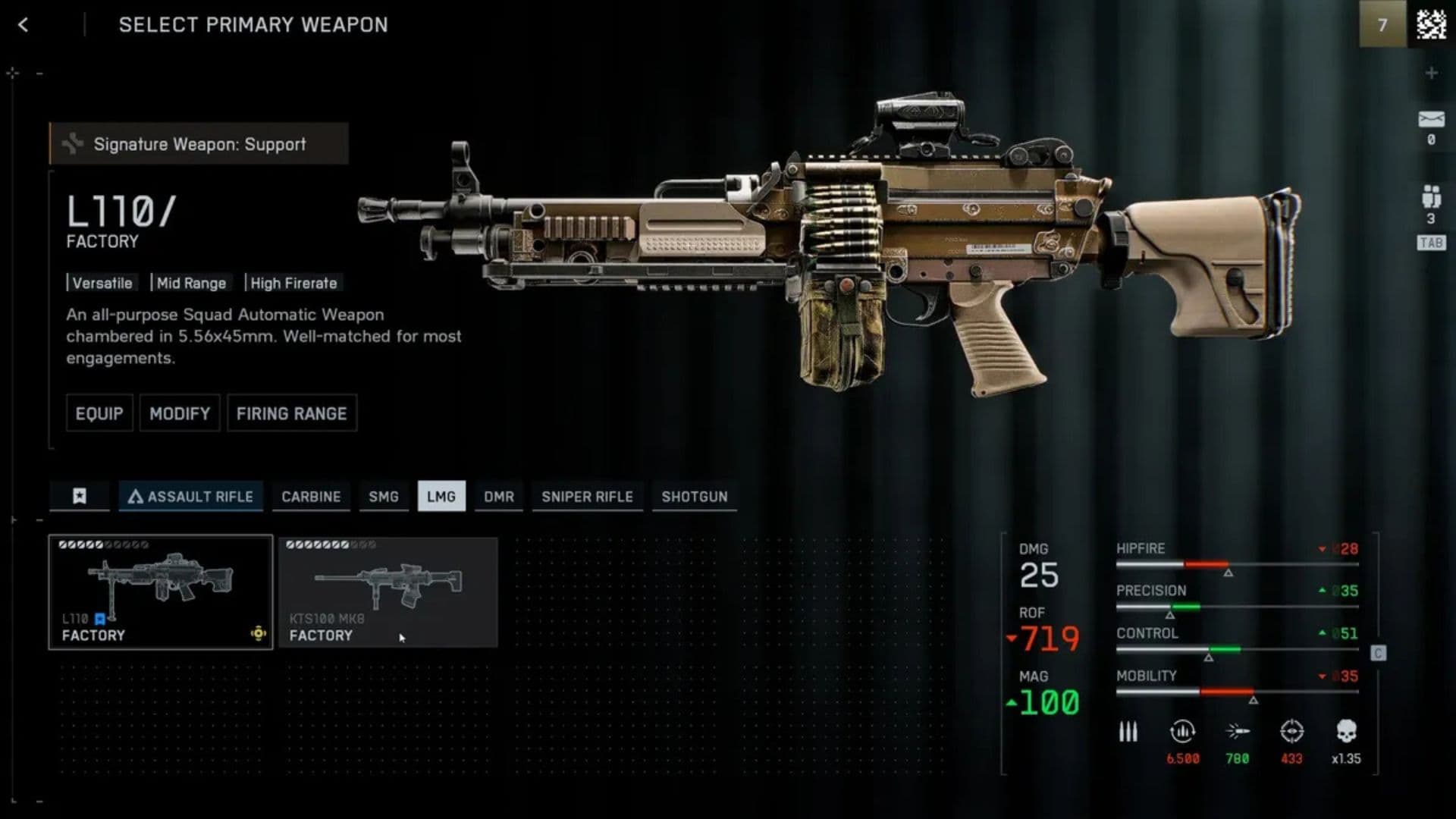1456x819 pixels.
Task: Toggle the blue marker on the L110 card
Action: click(100, 619)
